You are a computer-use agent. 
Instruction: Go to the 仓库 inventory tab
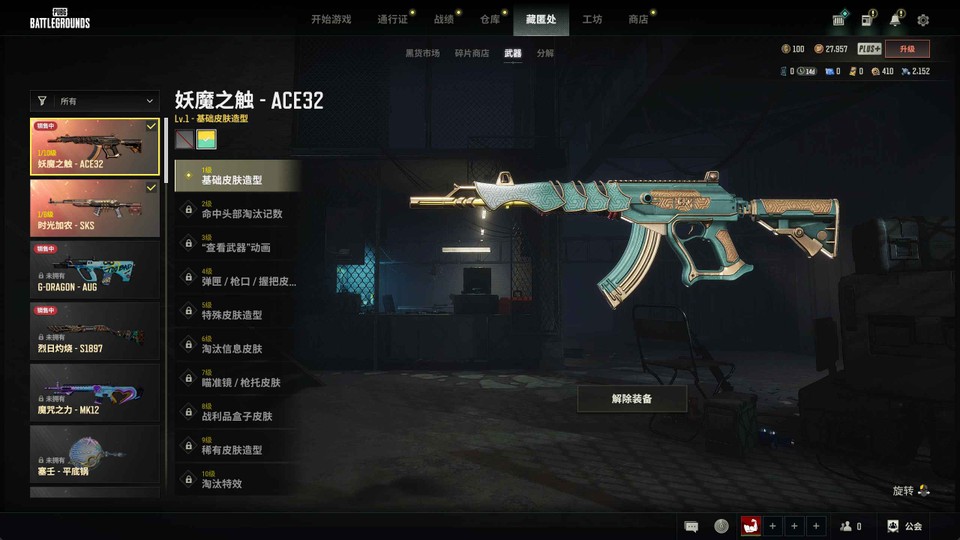(489, 19)
